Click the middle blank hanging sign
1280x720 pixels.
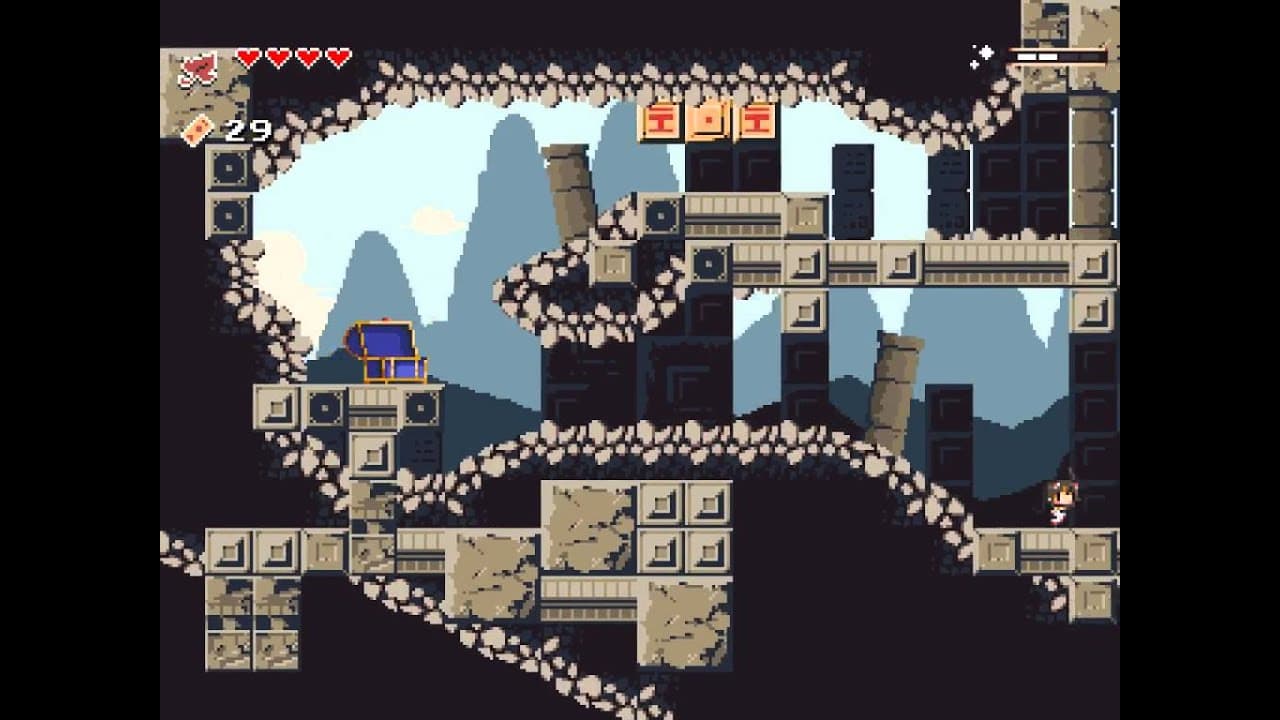click(x=708, y=122)
